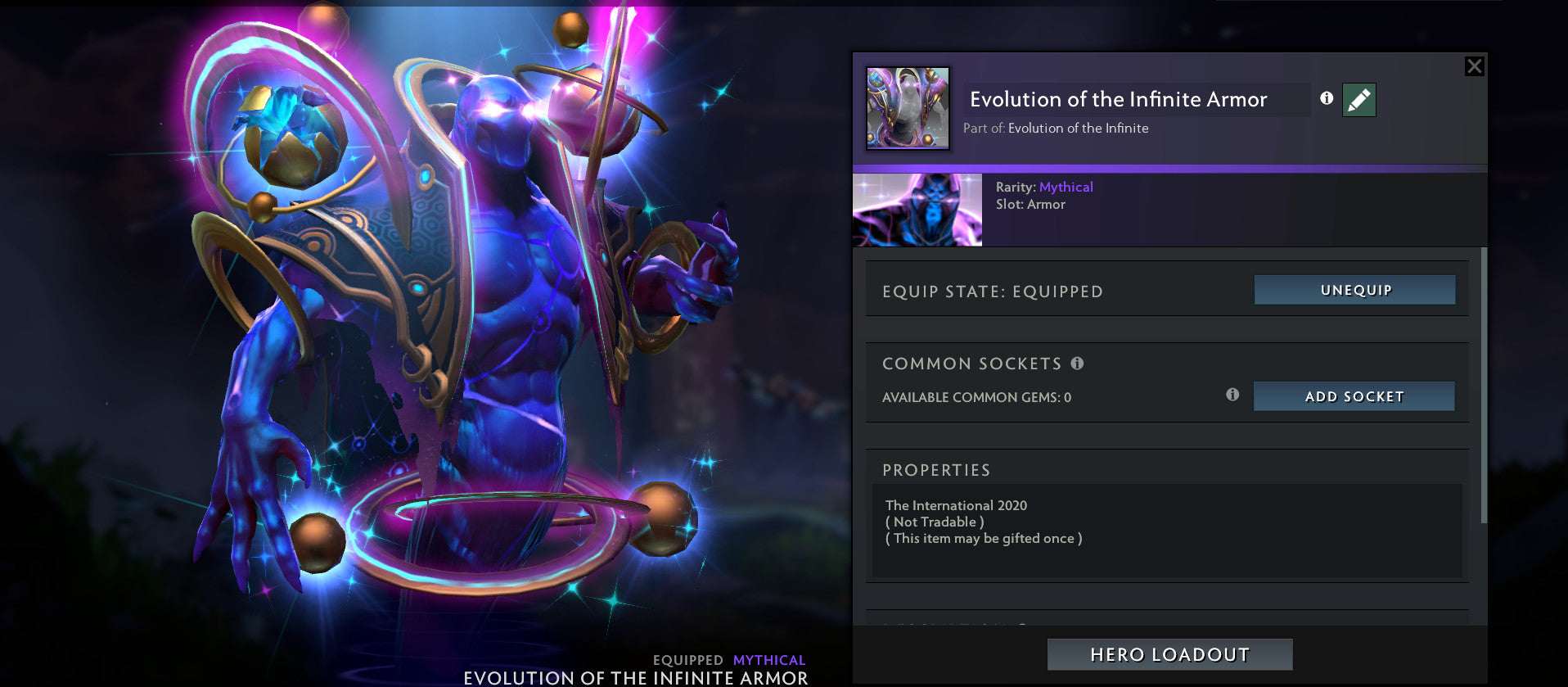Image resolution: width=1568 pixels, height=687 pixels.
Task: Click the Enigma hero preview portrait
Action: [x=917, y=210]
